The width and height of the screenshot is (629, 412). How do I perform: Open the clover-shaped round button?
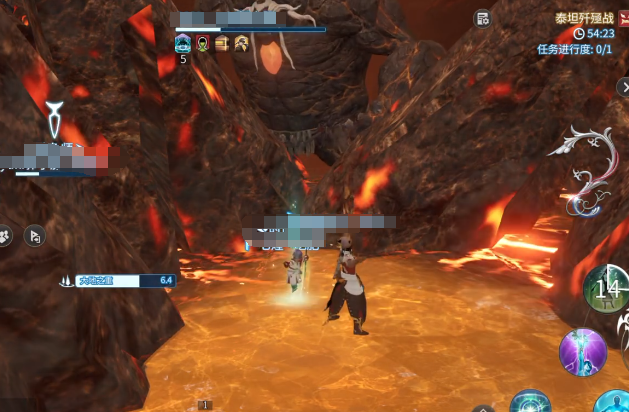[x=5, y=236]
